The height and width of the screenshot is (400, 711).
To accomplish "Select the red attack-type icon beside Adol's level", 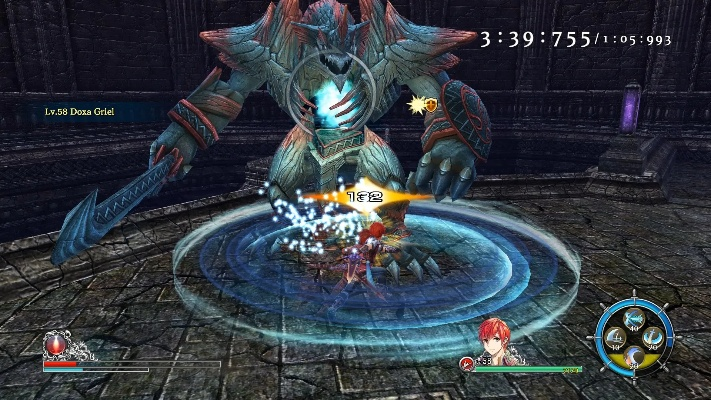I will [x=467, y=363].
